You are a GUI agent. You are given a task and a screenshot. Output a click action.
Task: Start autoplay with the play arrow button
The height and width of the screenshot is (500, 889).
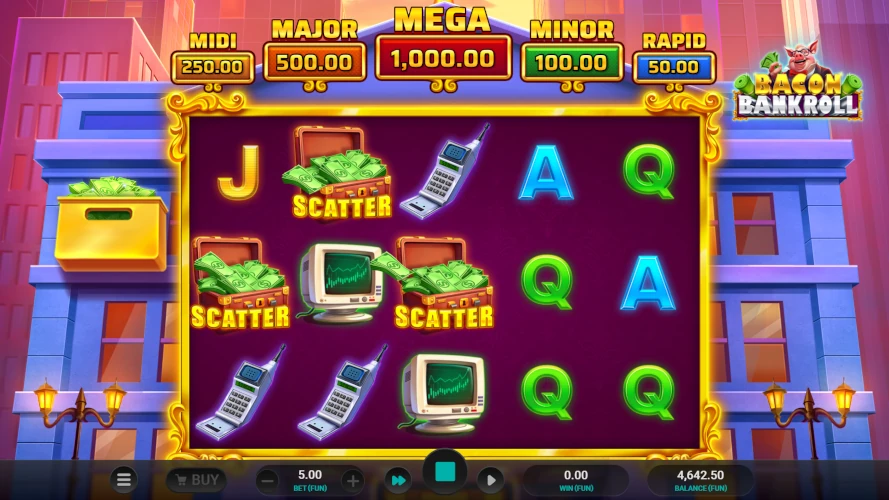pos(490,480)
